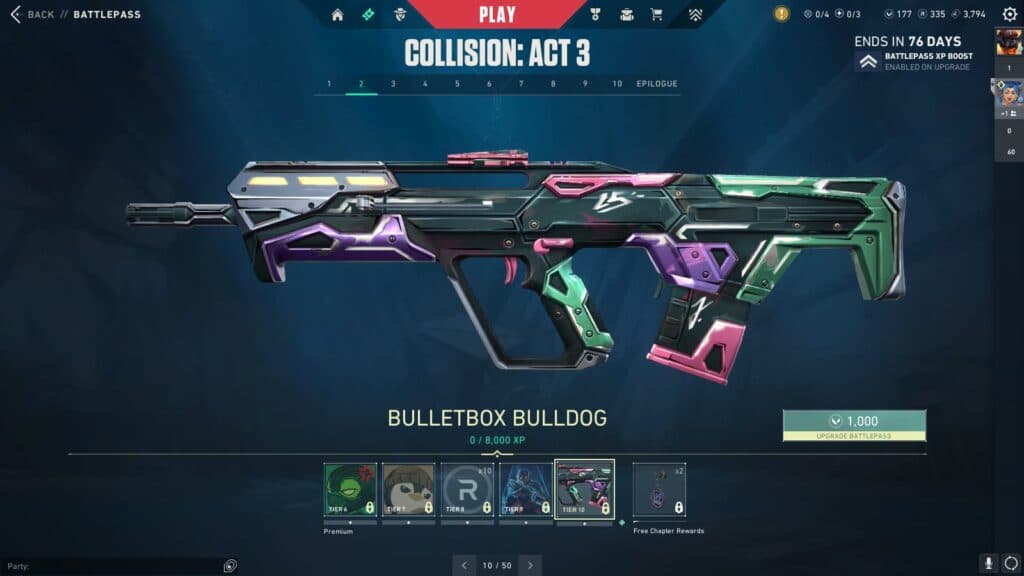1024x576 pixels.
Task: Upgrade the battlepass for 1,000 points
Action: 854,425
